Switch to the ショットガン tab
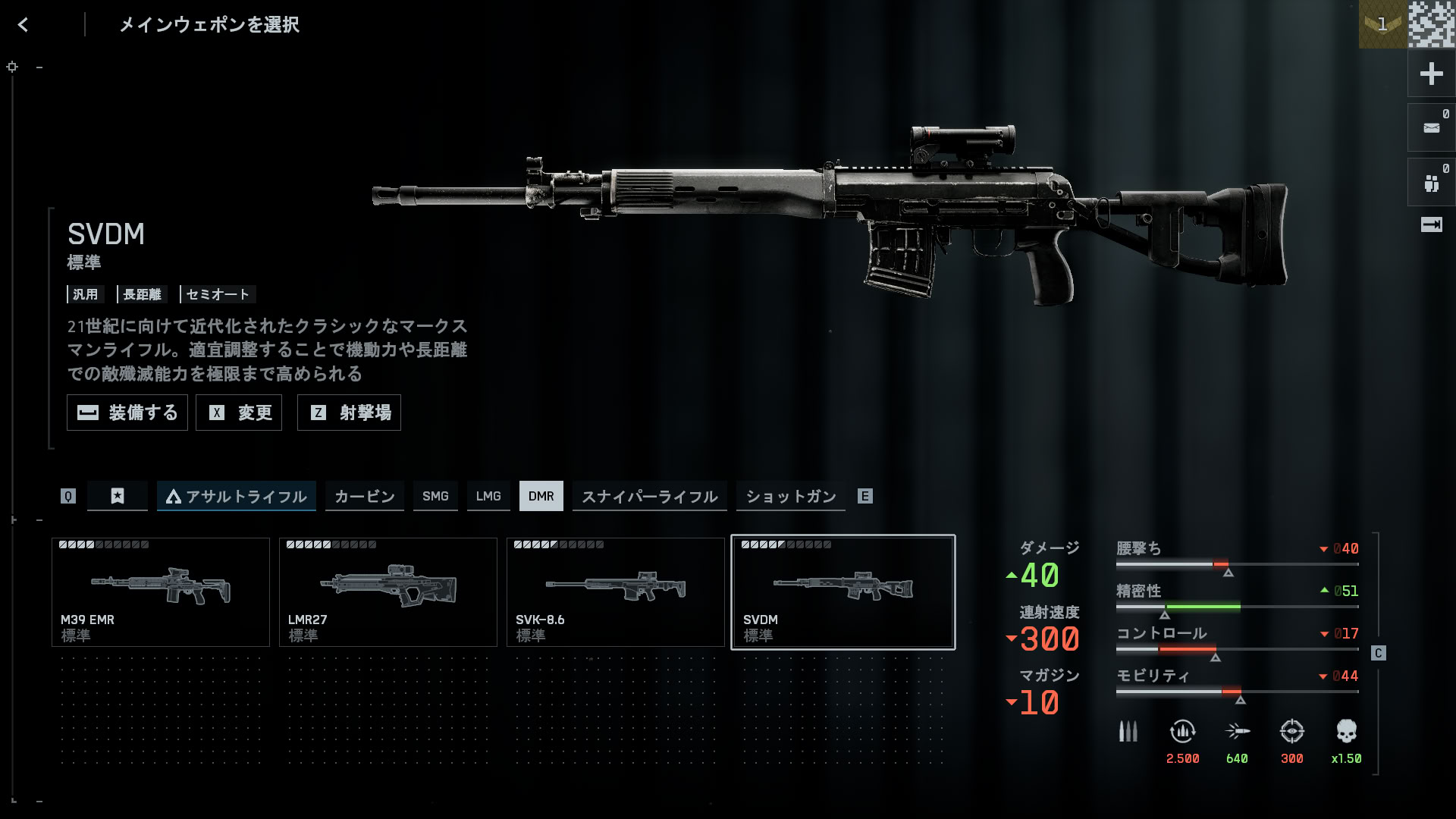 click(791, 496)
